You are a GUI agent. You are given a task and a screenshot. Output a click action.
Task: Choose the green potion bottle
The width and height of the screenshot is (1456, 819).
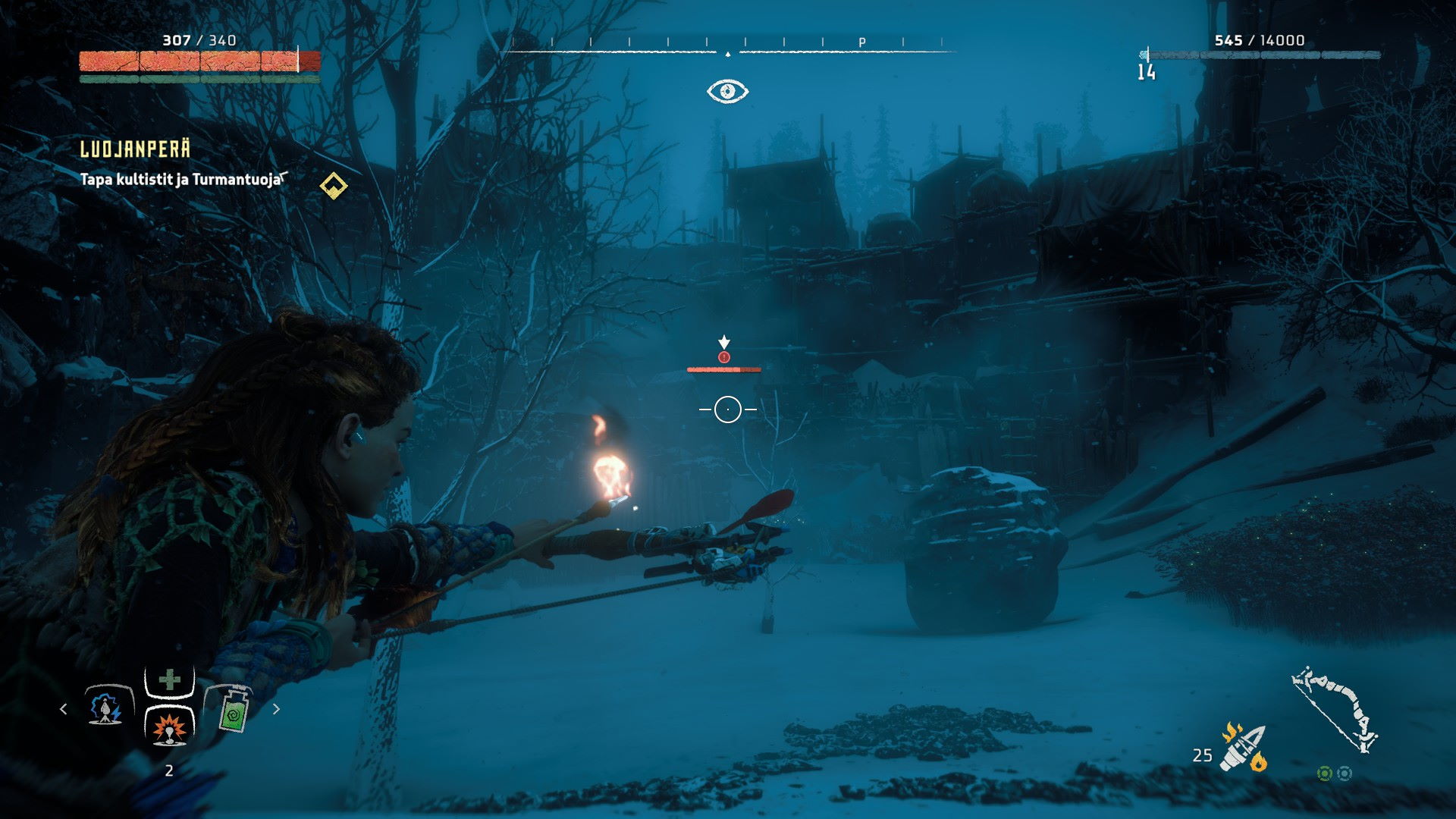(x=234, y=710)
